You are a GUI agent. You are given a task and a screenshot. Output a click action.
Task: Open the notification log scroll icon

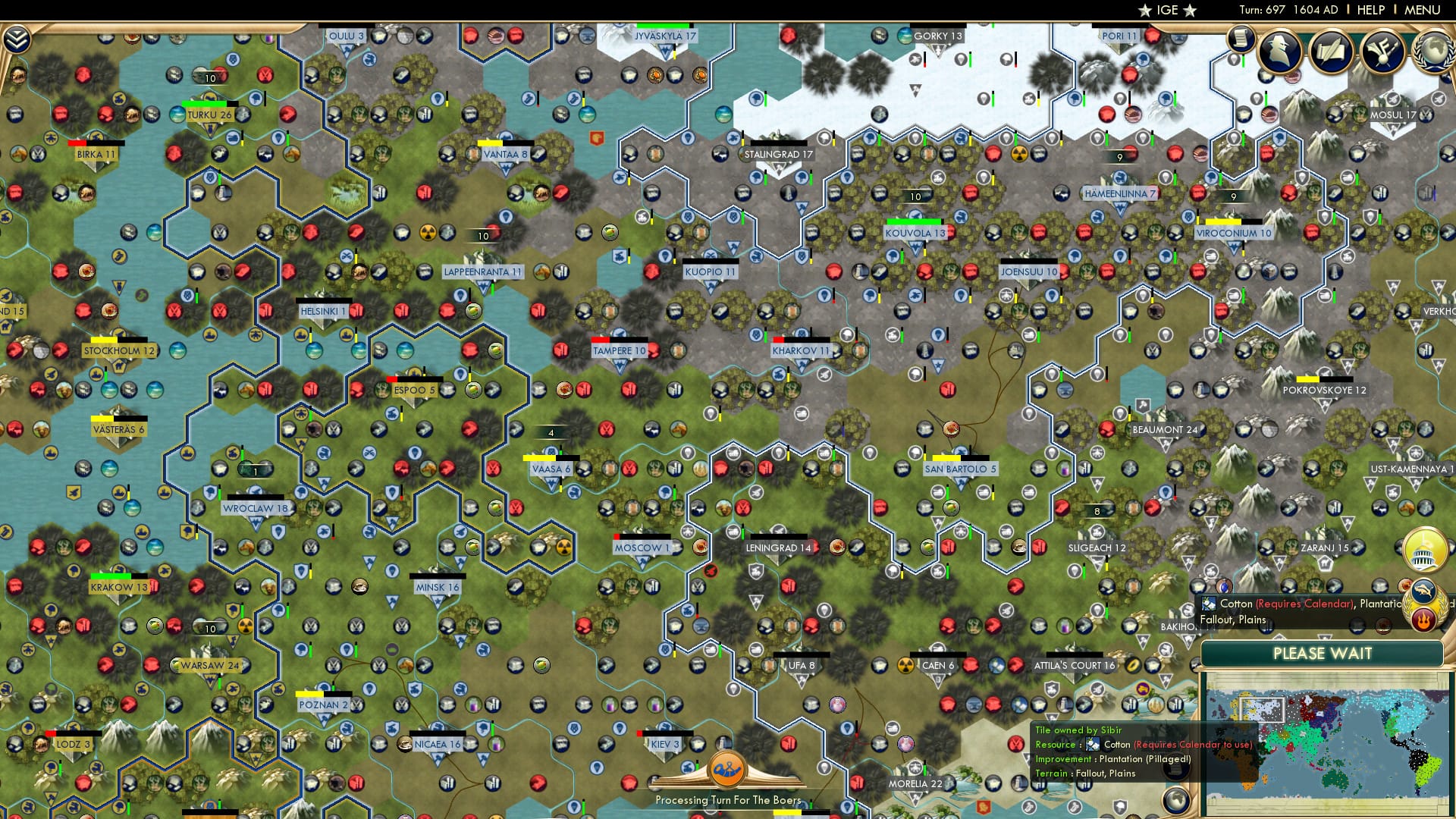pos(1241,38)
